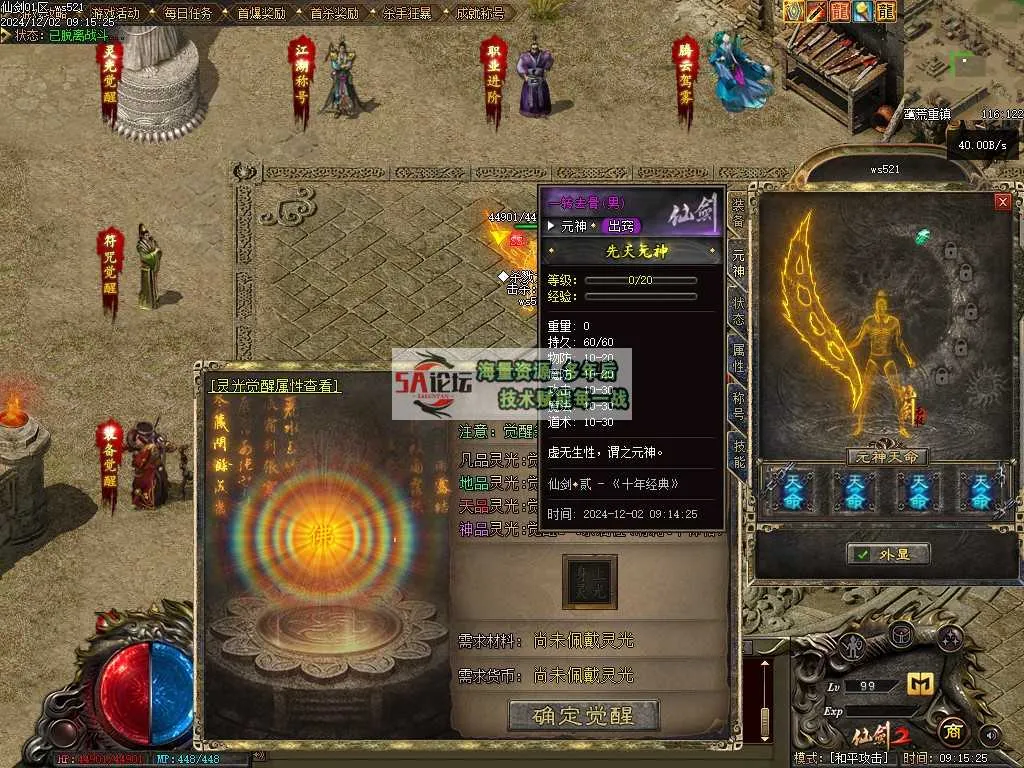
Task: Toggle sound with the speaker icon
Action: (990, 735)
